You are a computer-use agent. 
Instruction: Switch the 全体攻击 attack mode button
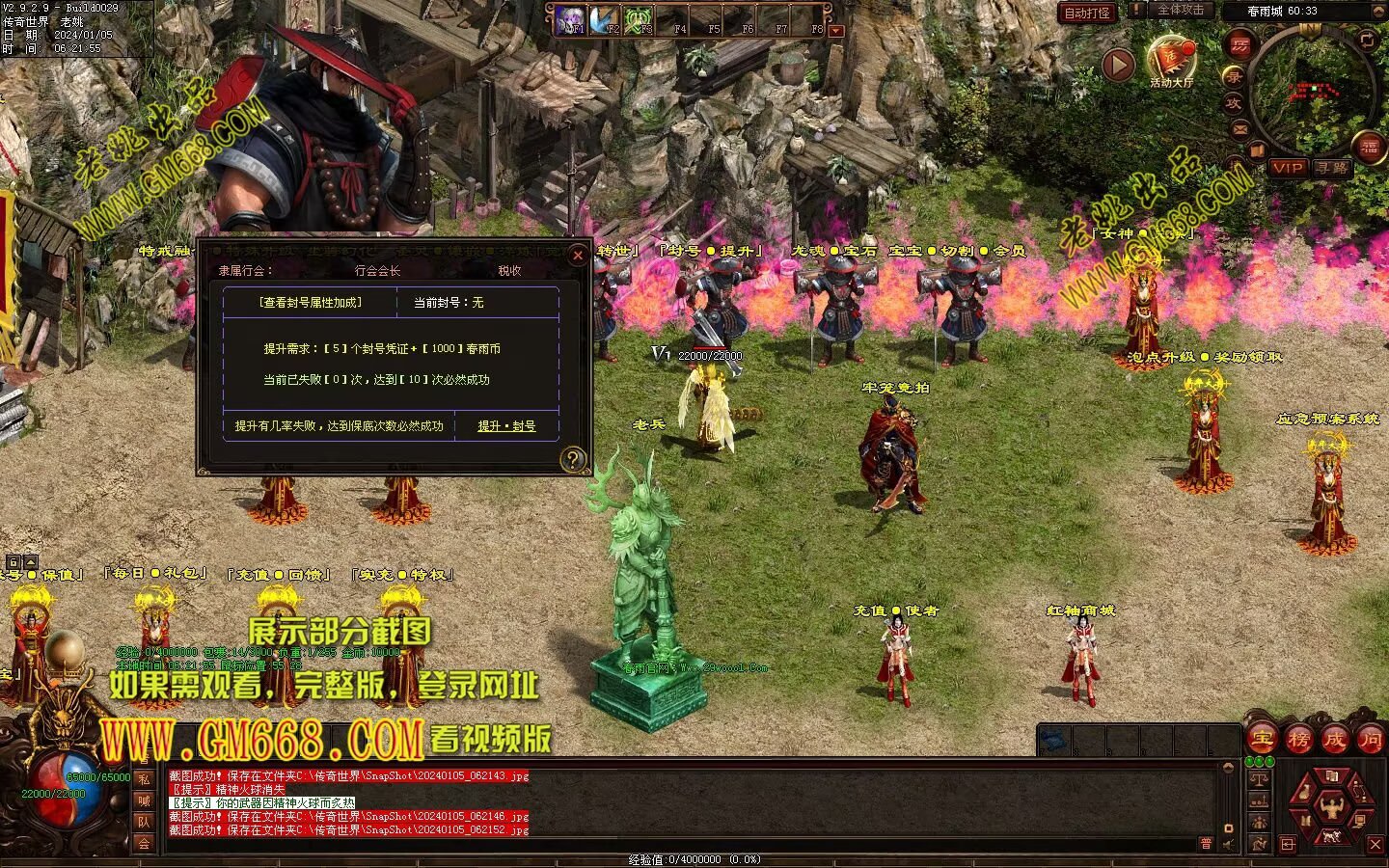[1180, 10]
